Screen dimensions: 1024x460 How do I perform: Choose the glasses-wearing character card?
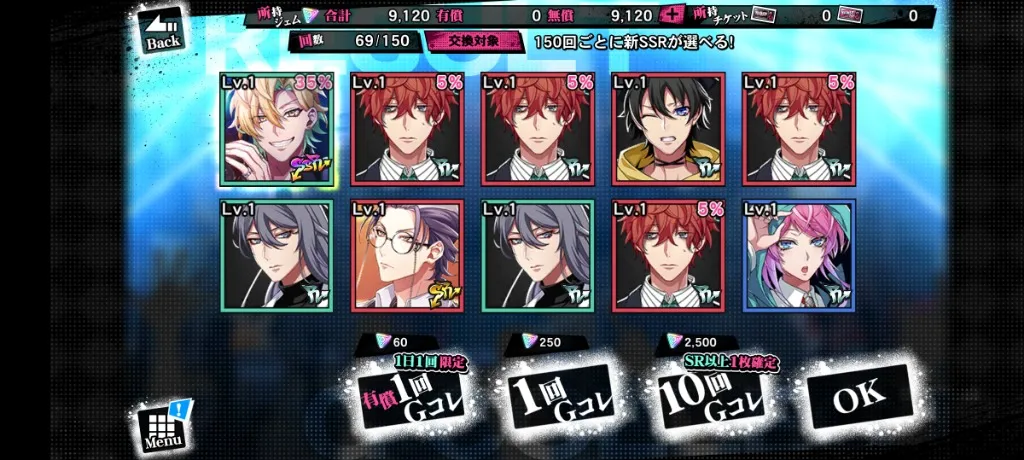[407, 255]
